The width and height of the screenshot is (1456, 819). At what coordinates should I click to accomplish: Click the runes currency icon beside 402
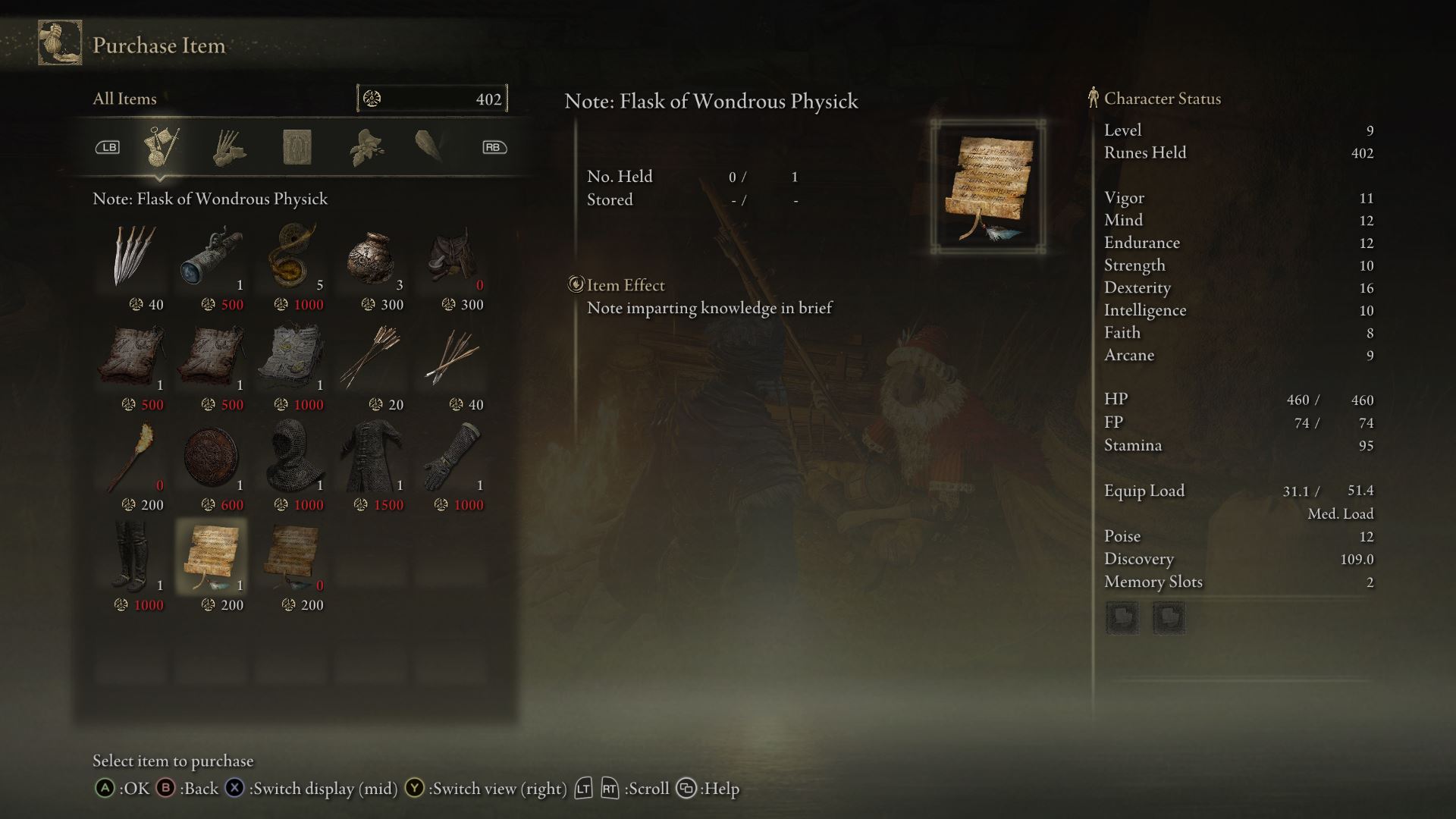coord(371,98)
